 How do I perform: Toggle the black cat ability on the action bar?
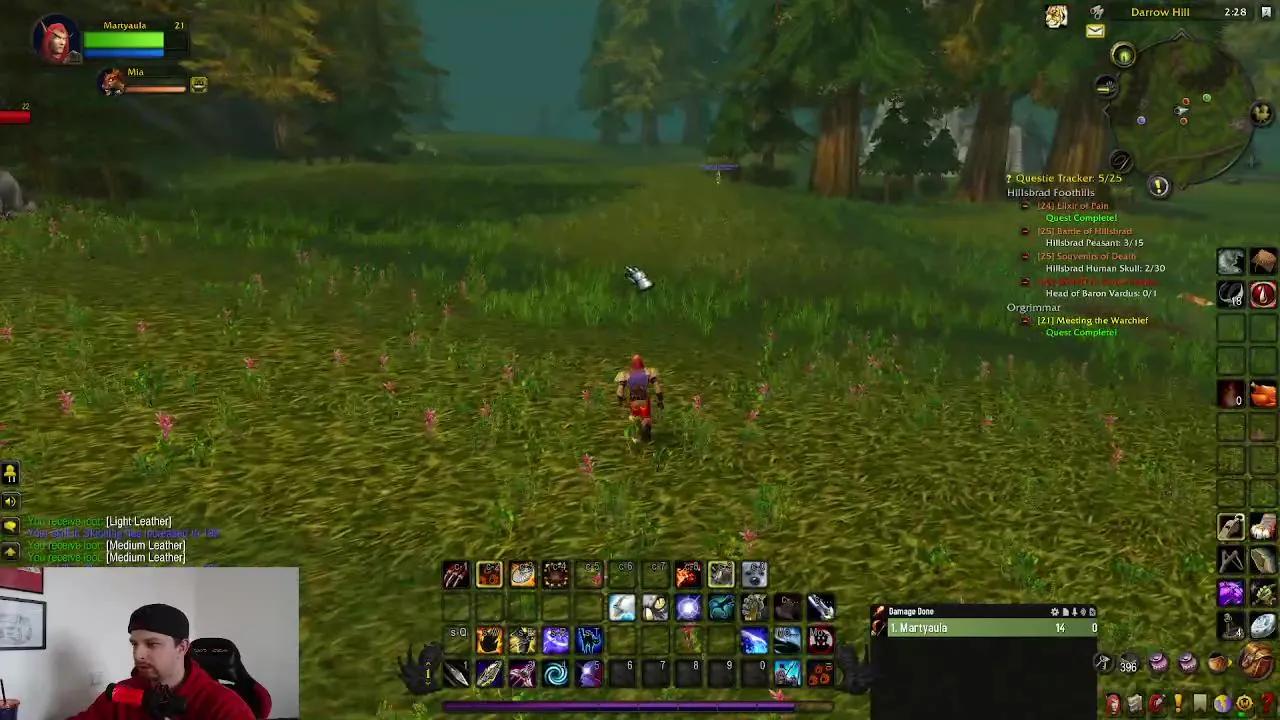pos(589,639)
